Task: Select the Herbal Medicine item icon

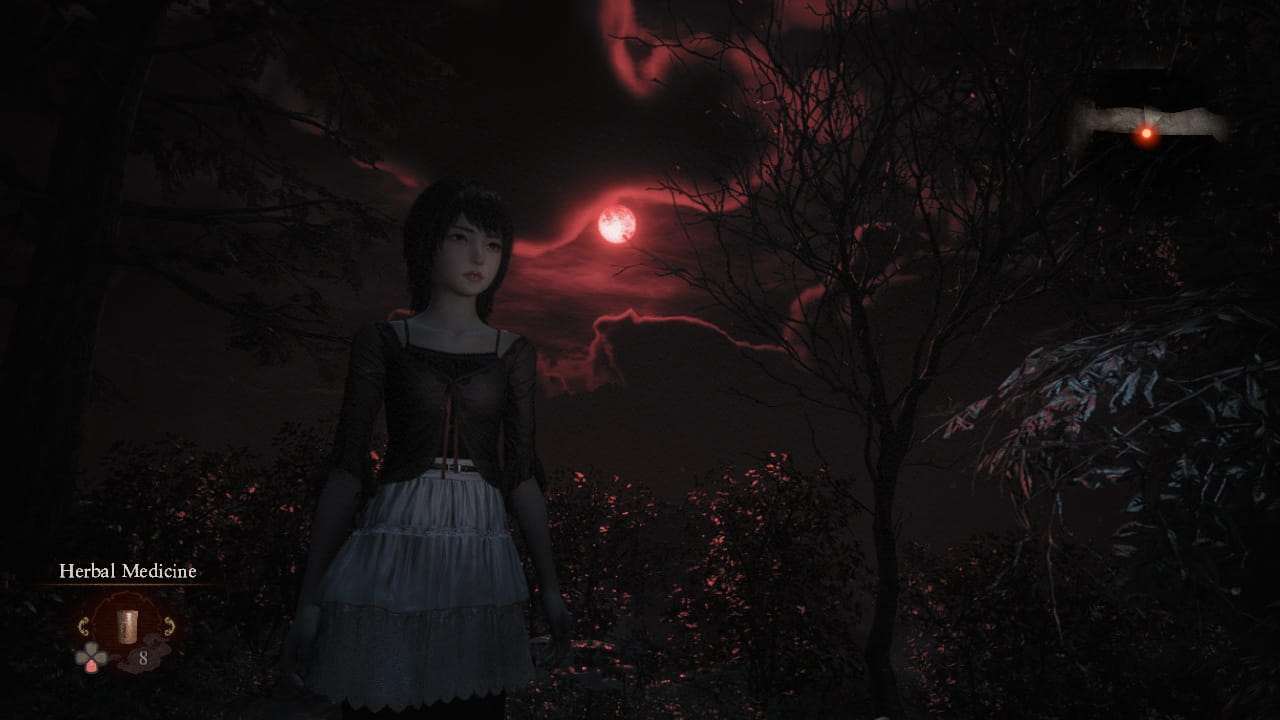Action: 126,626
